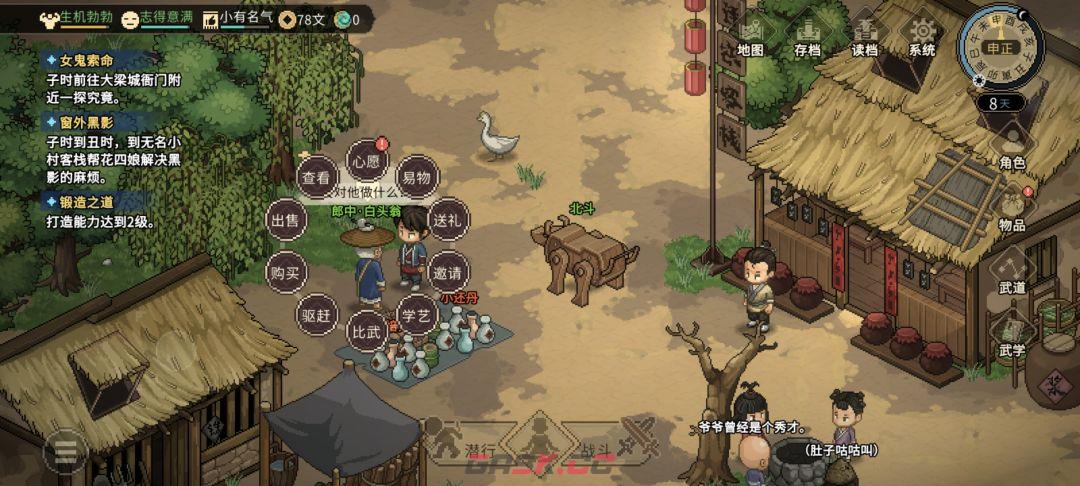This screenshot has height=486, width=1080.
Task: Choose the 送礼 gift option
Action: tap(444, 220)
